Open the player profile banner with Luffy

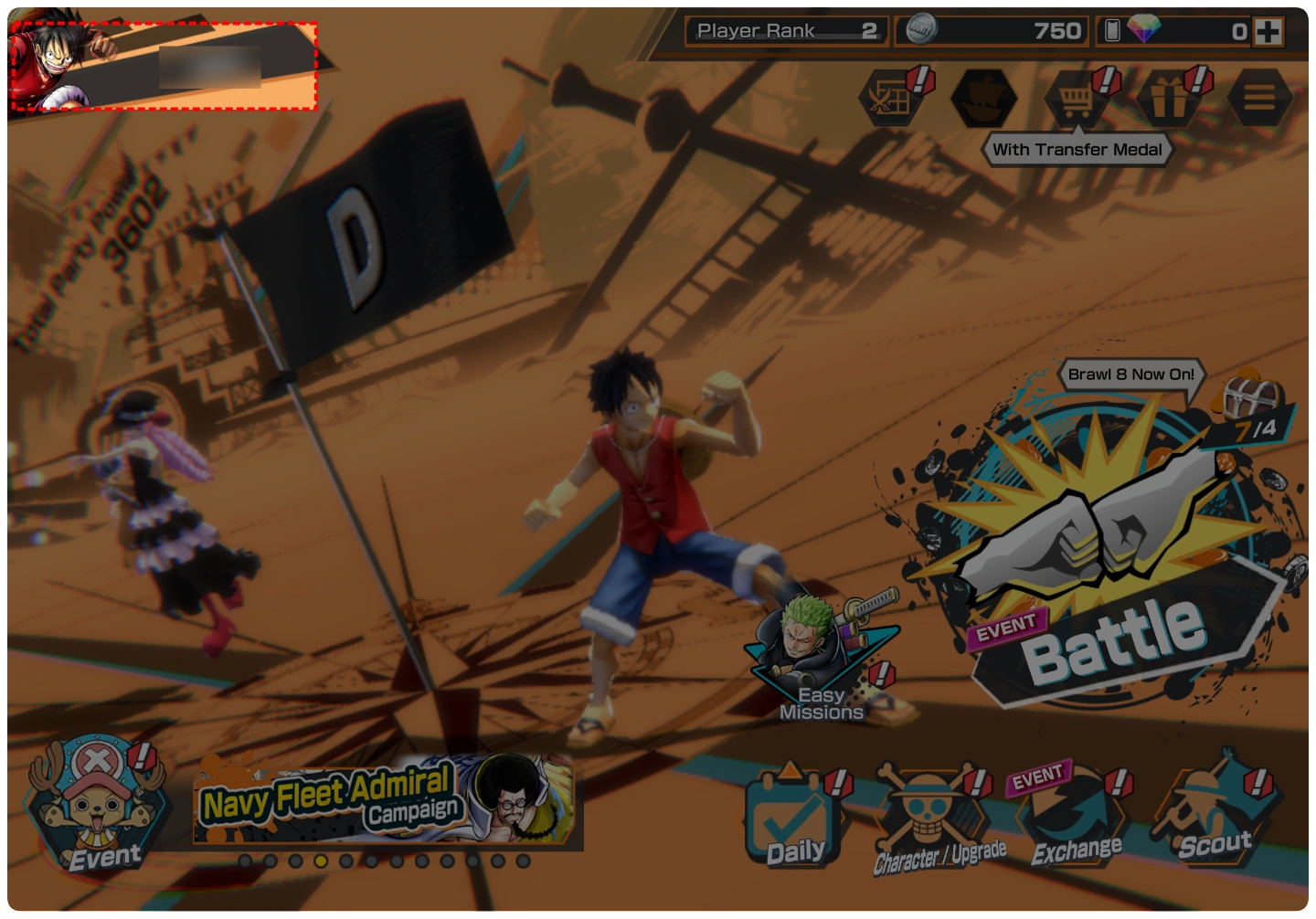[x=163, y=67]
